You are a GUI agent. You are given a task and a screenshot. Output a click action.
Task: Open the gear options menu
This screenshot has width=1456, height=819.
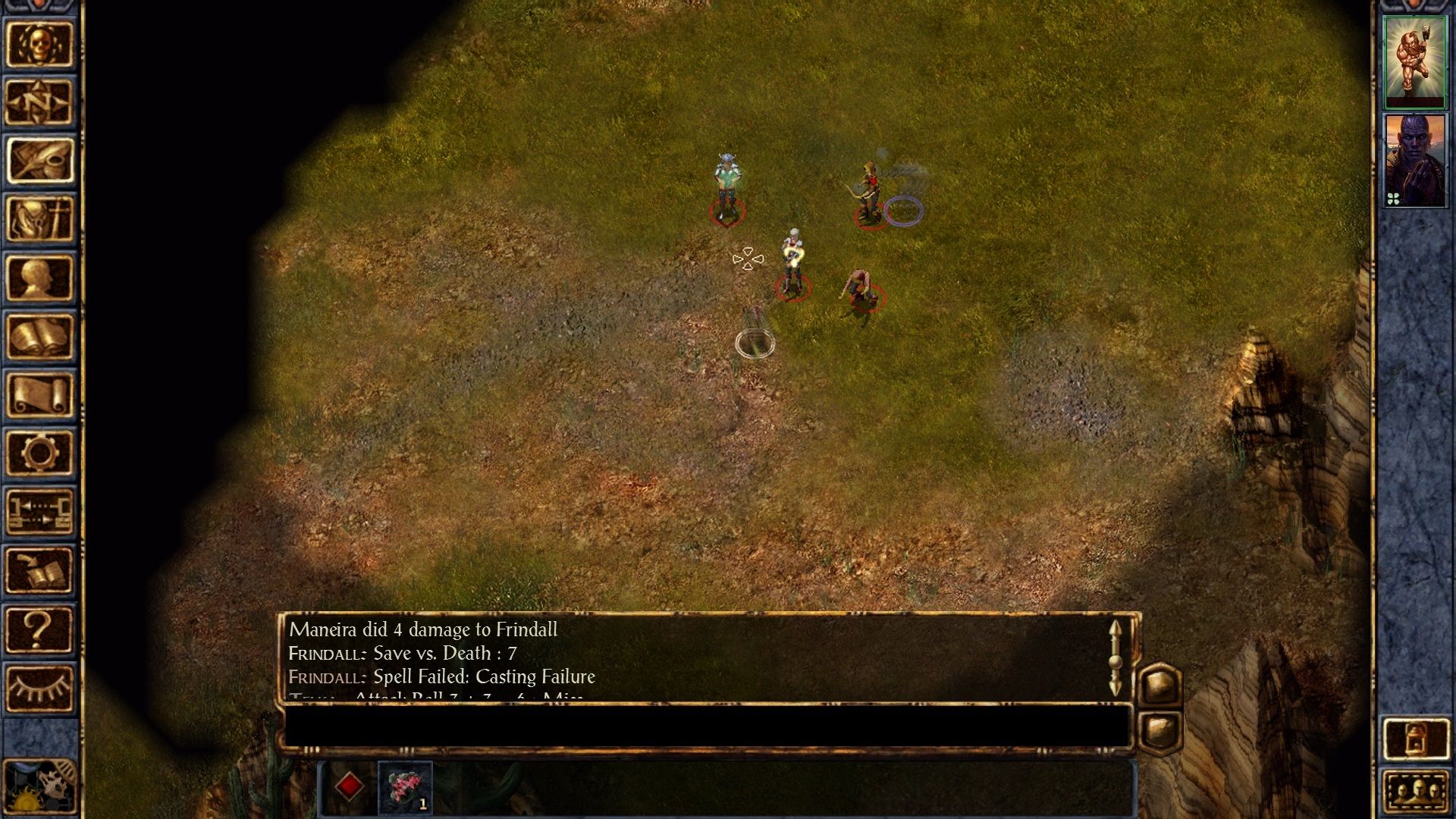(39, 453)
